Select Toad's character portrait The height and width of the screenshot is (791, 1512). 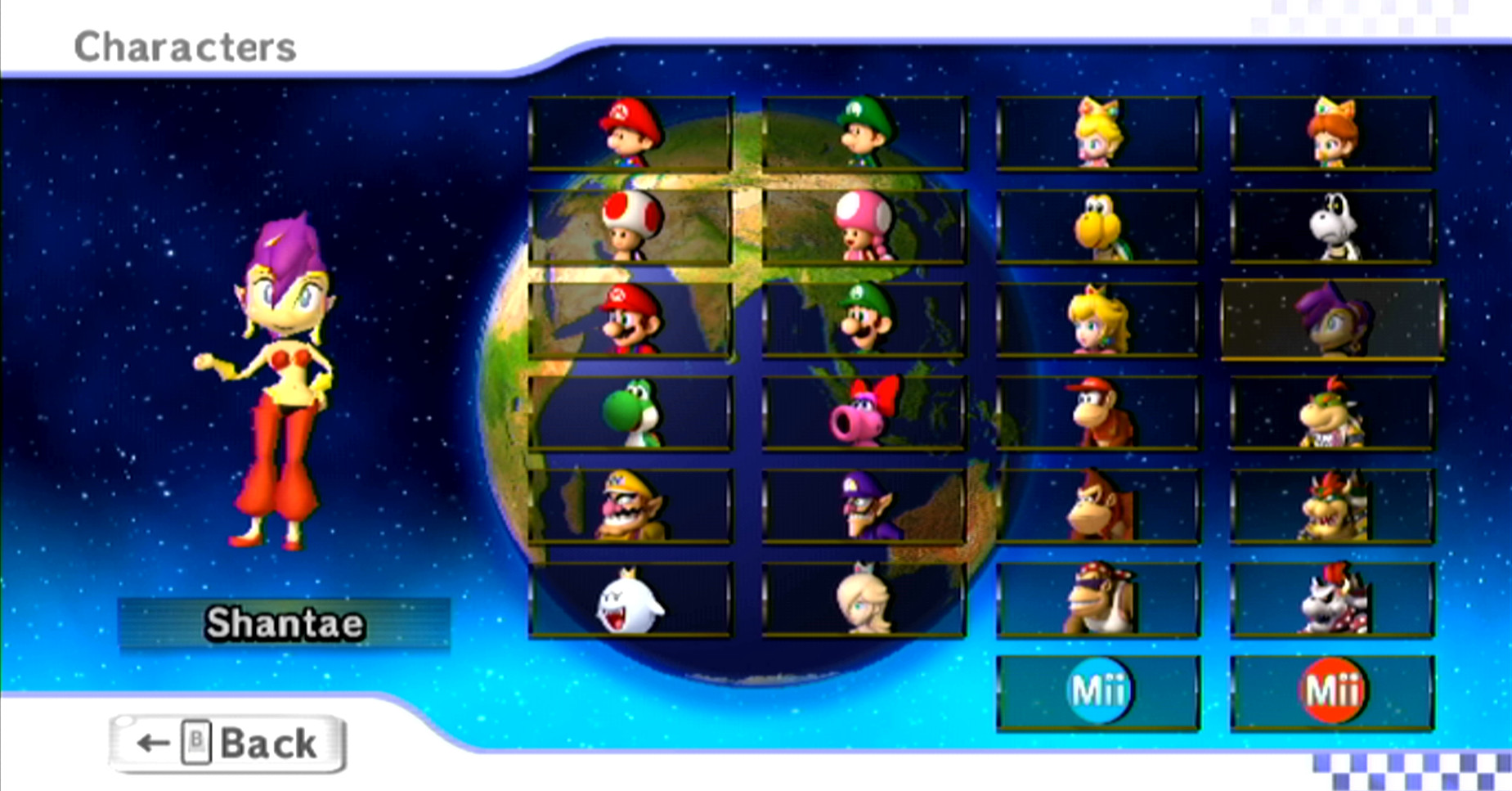(630, 225)
